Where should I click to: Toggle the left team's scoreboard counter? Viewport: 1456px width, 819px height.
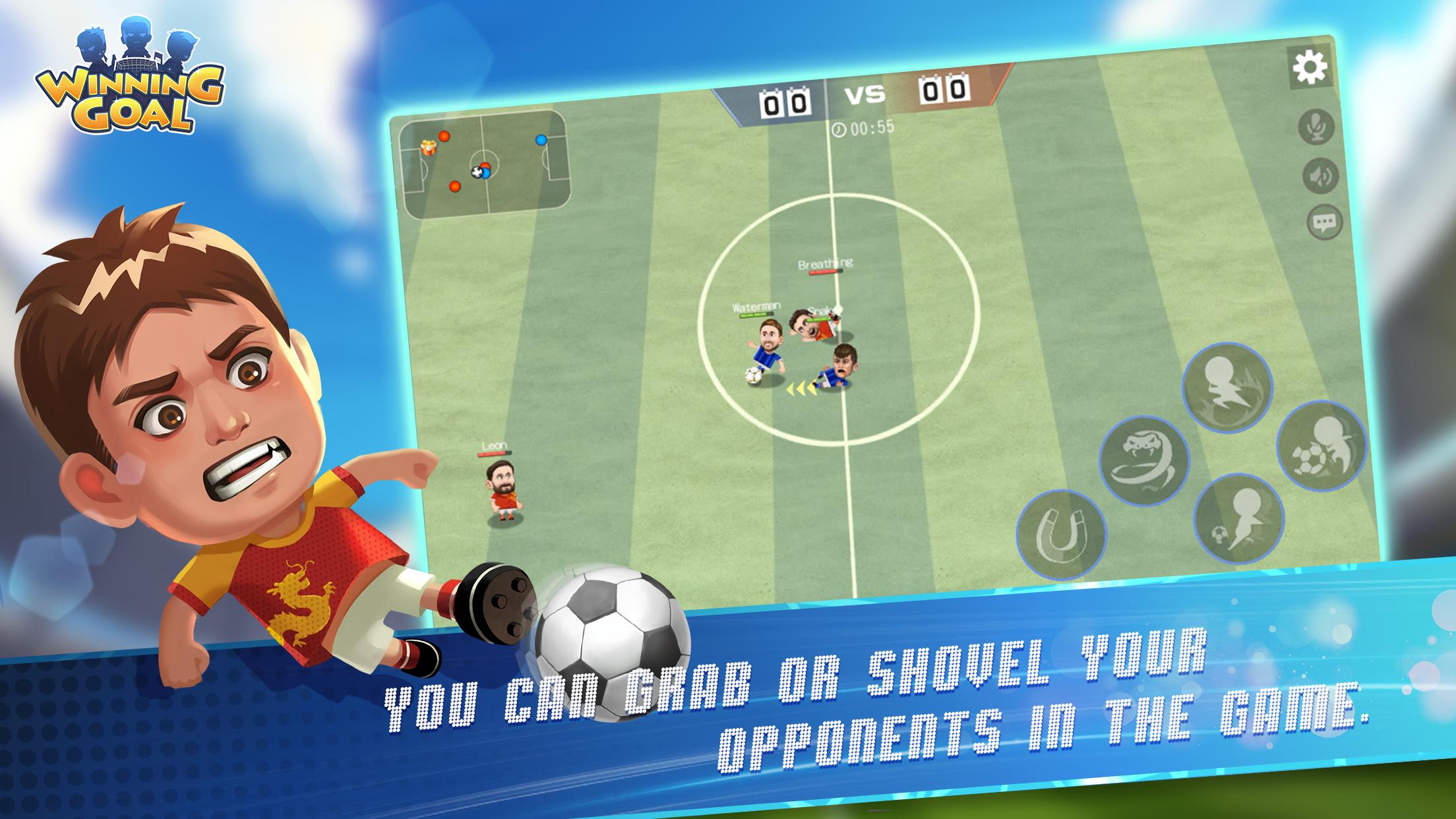coord(785,102)
